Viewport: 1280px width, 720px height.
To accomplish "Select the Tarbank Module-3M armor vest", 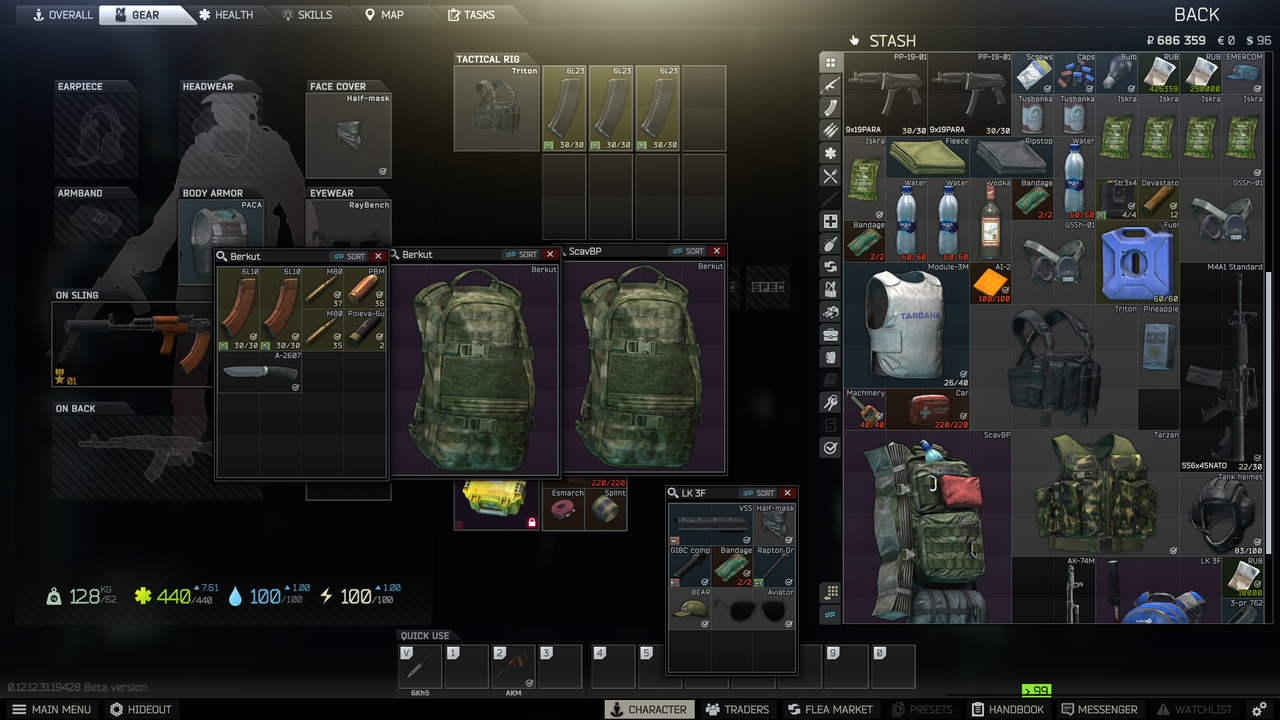I will (906, 325).
